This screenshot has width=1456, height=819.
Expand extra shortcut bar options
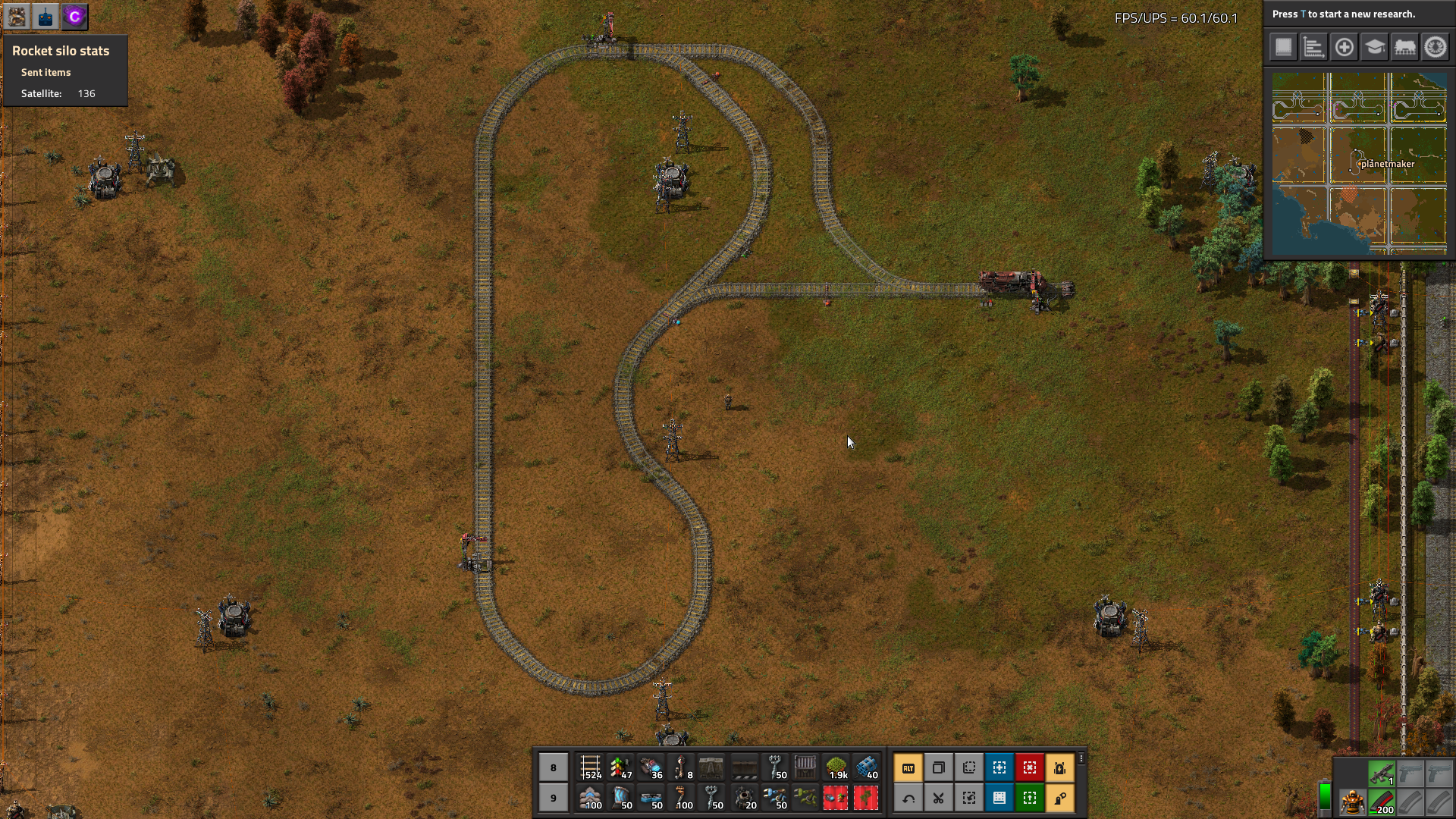[x=1082, y=757]
